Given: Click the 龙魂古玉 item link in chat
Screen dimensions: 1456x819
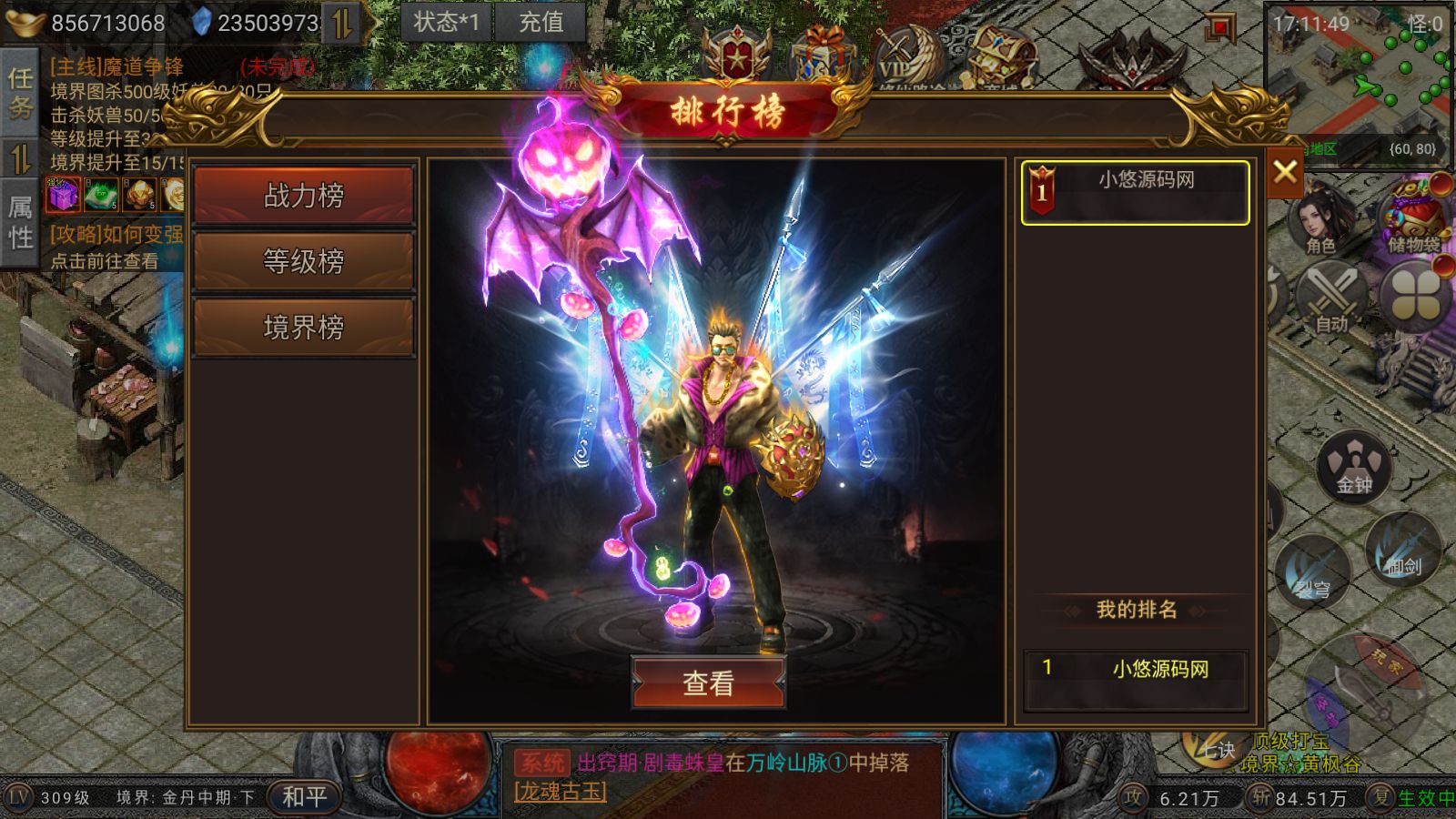Looking at the screenshot, I should tap(560, 792).
